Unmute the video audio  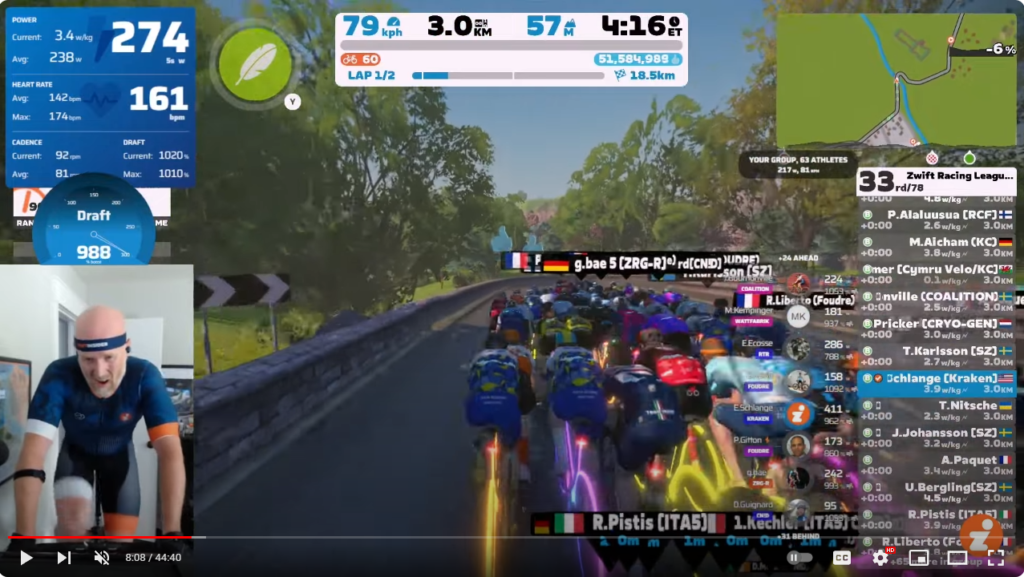pyautogui.click(x=101, y=557)
